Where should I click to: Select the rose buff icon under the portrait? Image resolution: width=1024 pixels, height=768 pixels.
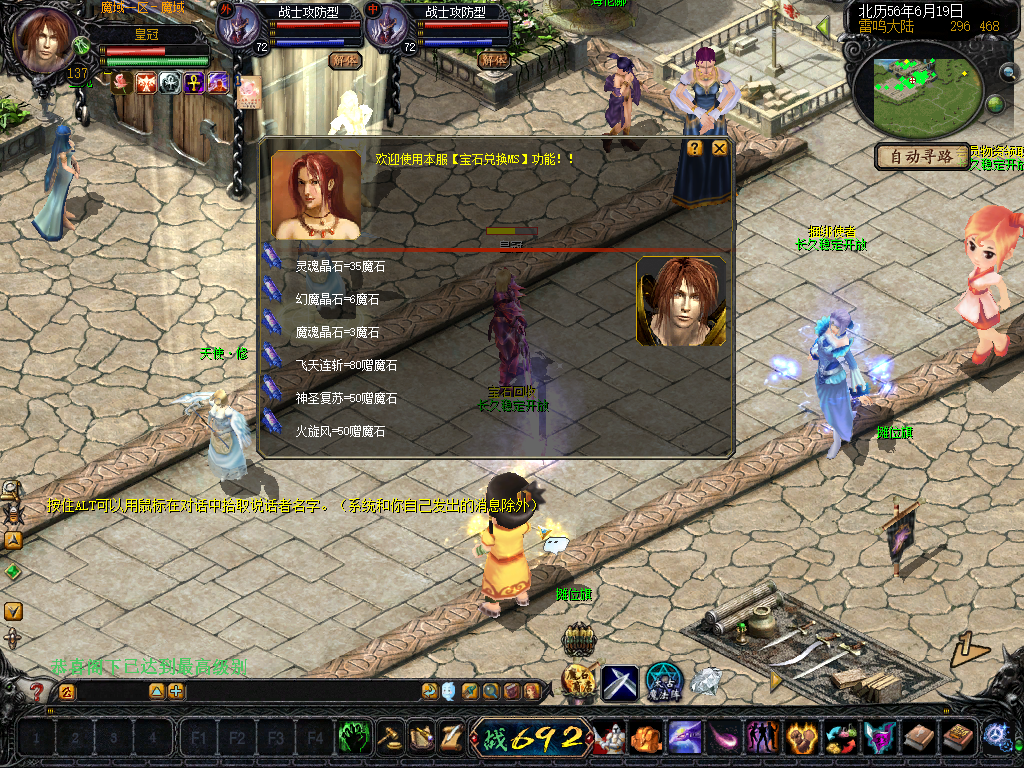121,82
